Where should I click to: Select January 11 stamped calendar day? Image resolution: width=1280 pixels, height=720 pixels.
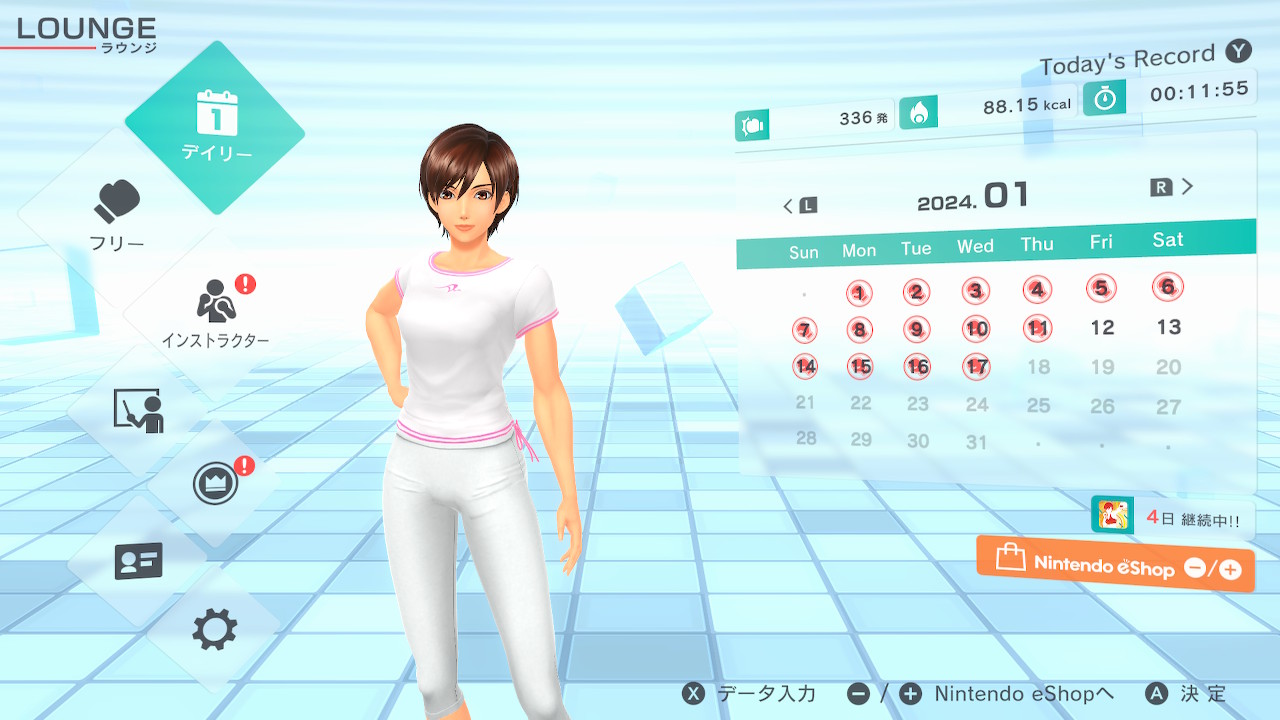click(x=1038, y=328)
